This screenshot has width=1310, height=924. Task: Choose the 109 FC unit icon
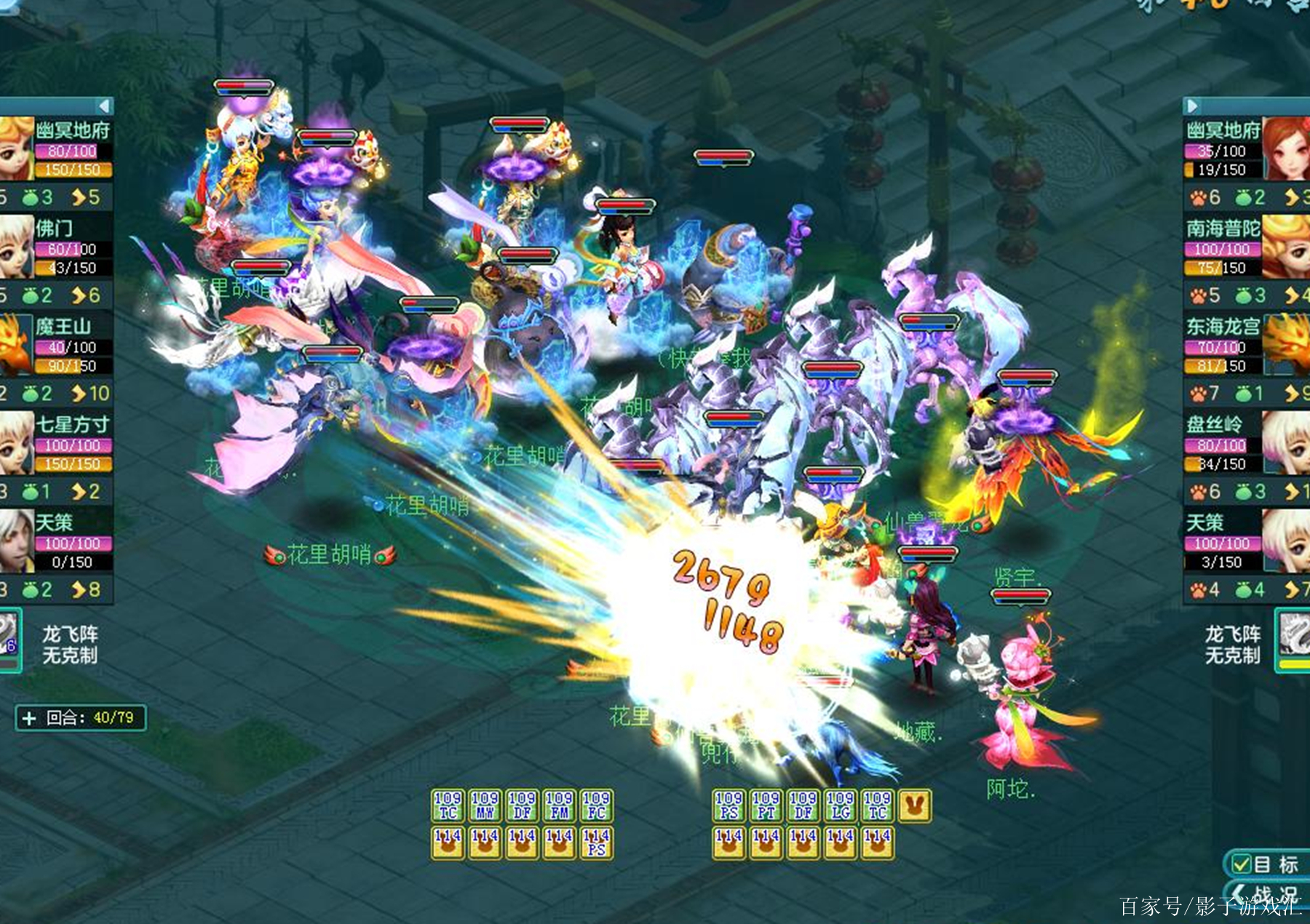click(x=597, y=806)
